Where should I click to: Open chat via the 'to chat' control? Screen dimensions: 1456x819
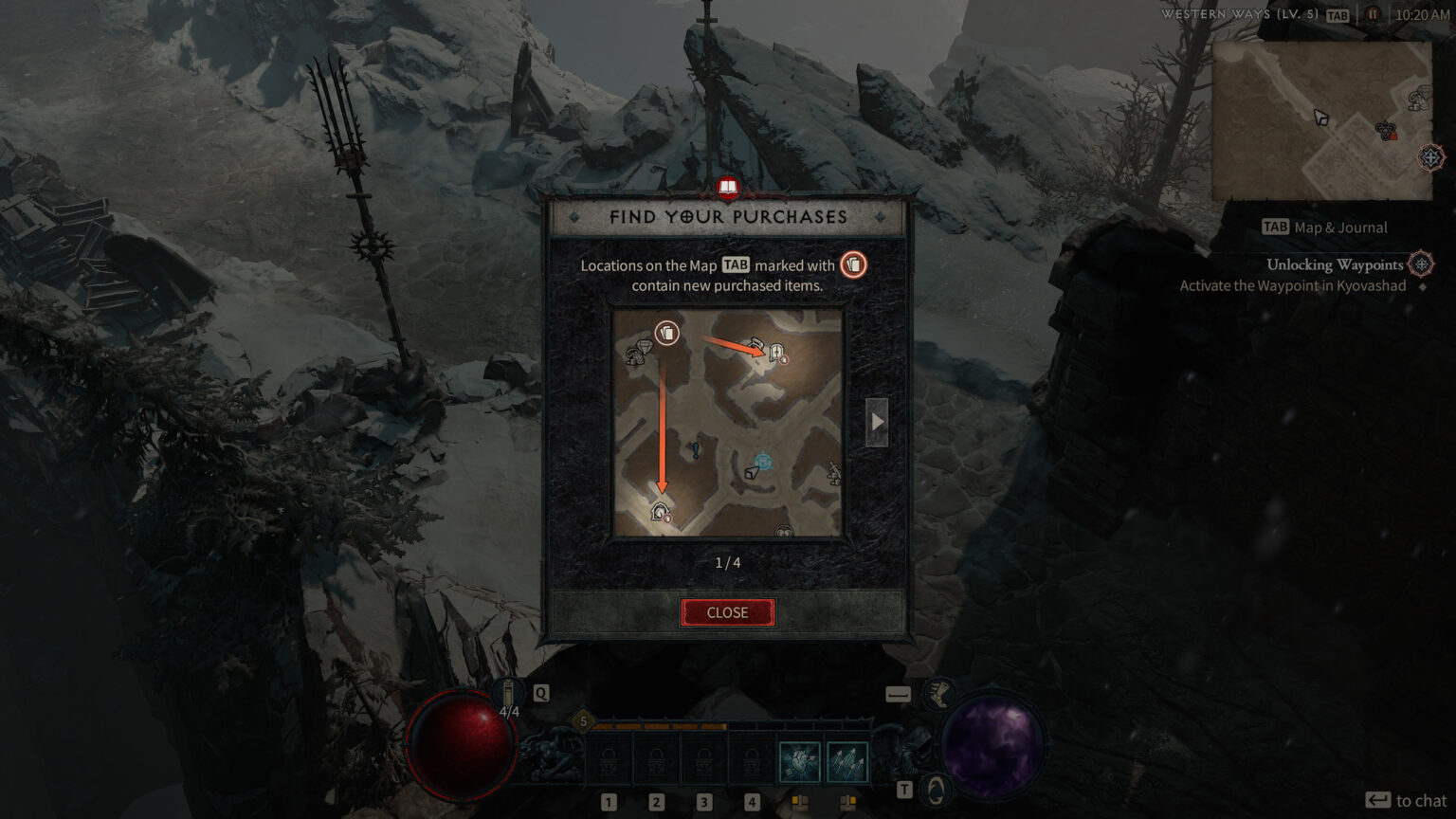[x=1407, y=800]
